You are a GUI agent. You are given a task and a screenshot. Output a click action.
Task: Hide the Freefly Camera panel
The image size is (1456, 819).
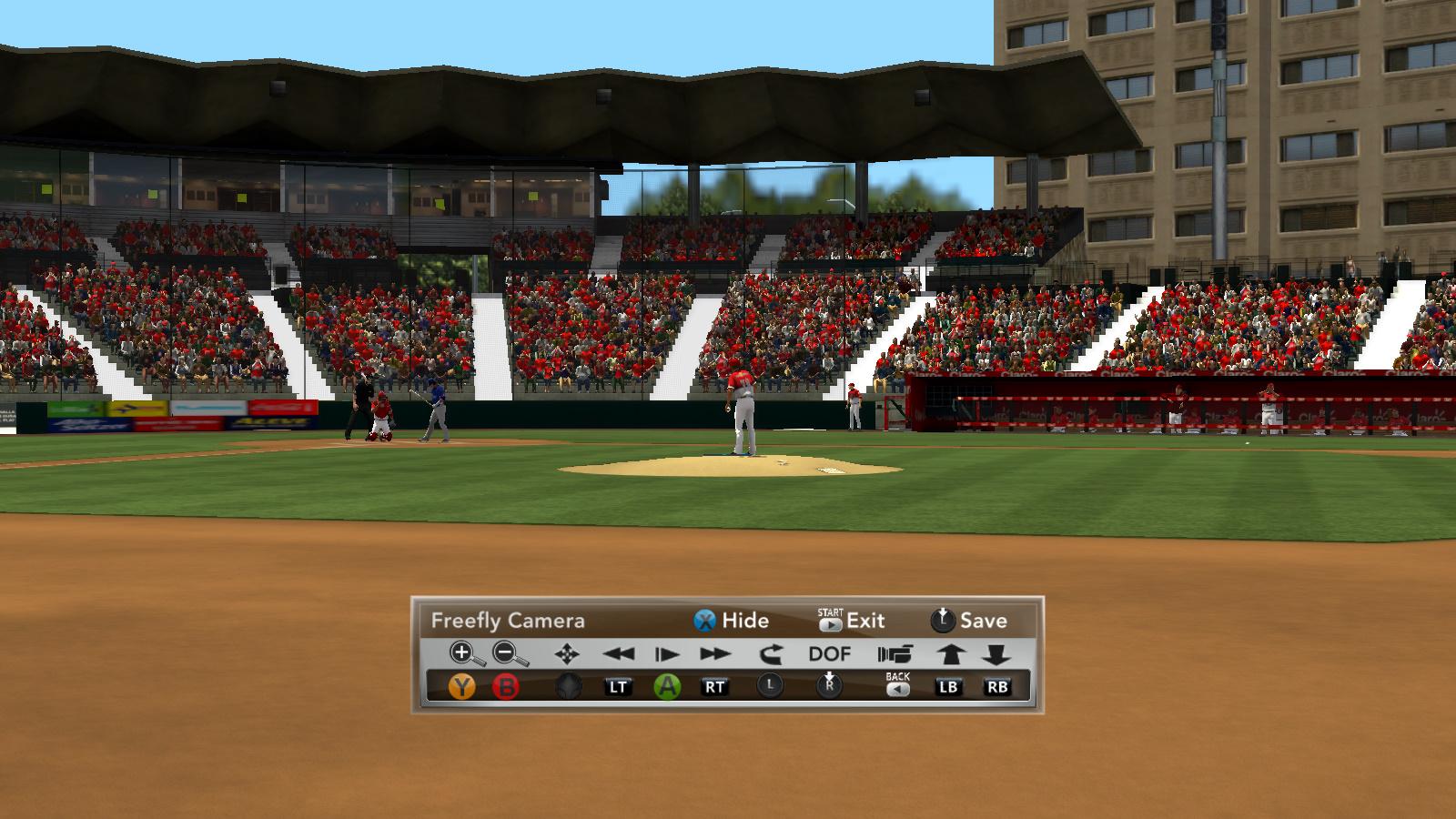coord(731,621)
